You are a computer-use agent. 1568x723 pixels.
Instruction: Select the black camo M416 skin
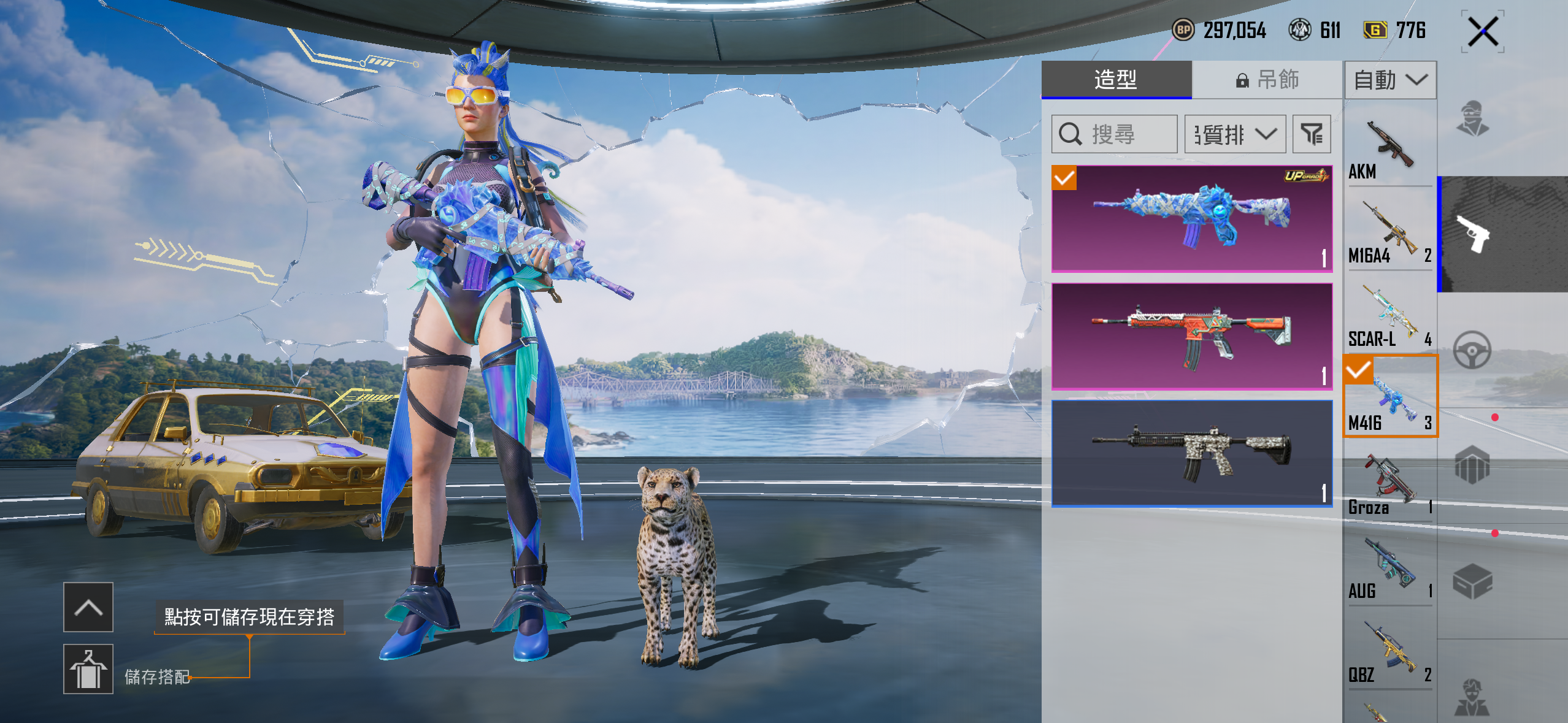[1191, 454]
